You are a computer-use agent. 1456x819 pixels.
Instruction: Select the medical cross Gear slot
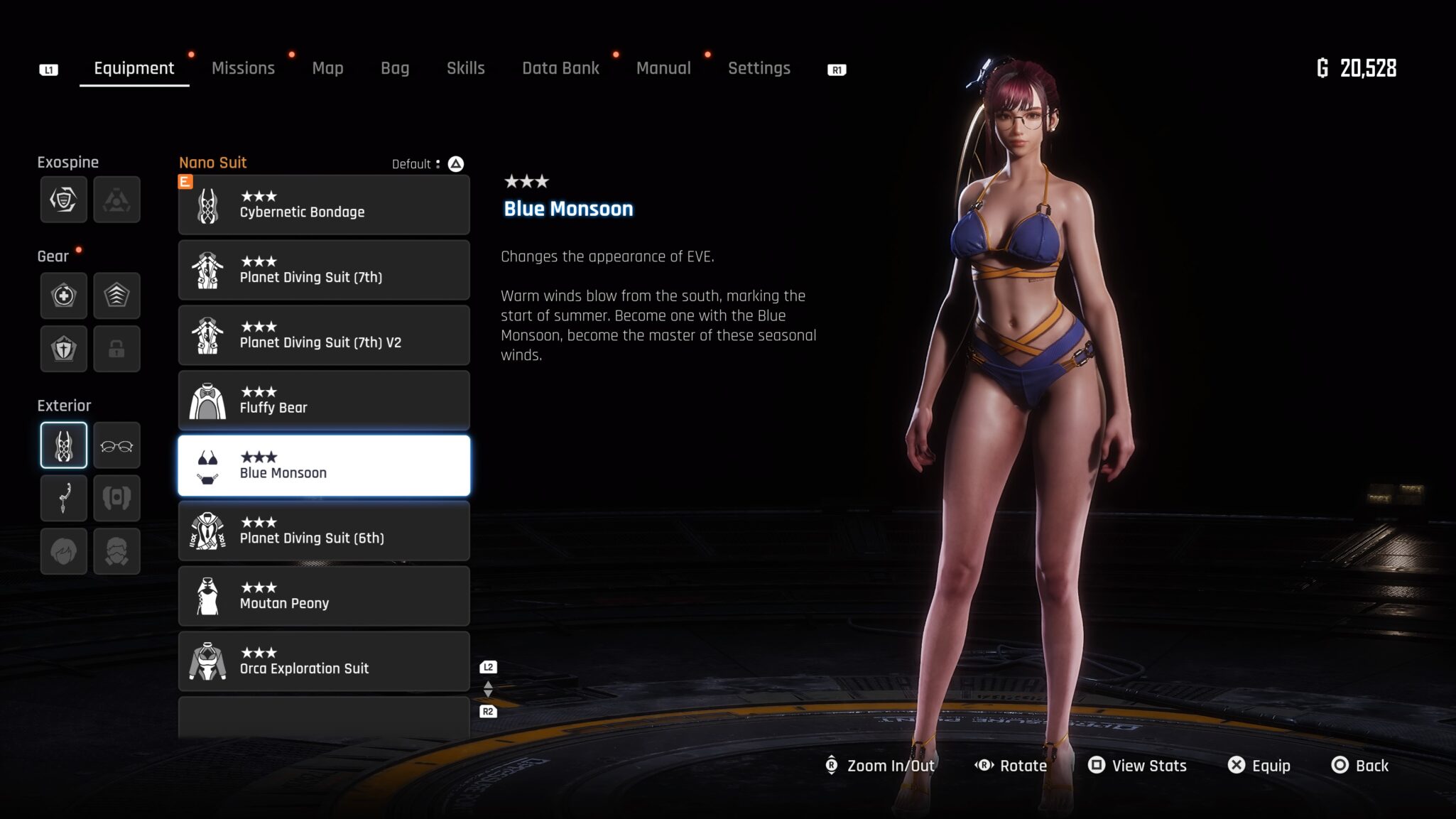point(64,295)
